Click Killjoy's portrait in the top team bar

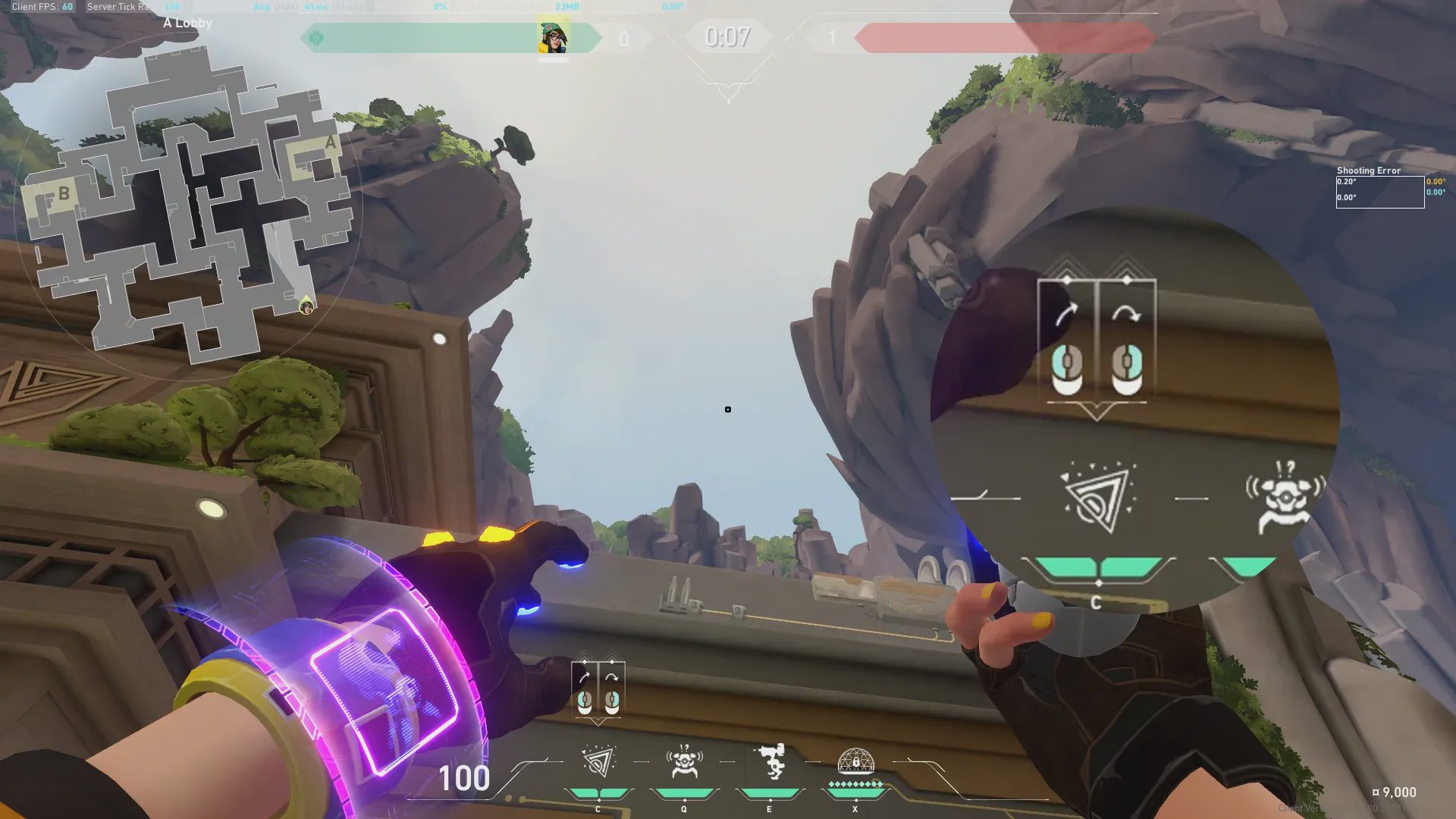click(x=553, y=37)
